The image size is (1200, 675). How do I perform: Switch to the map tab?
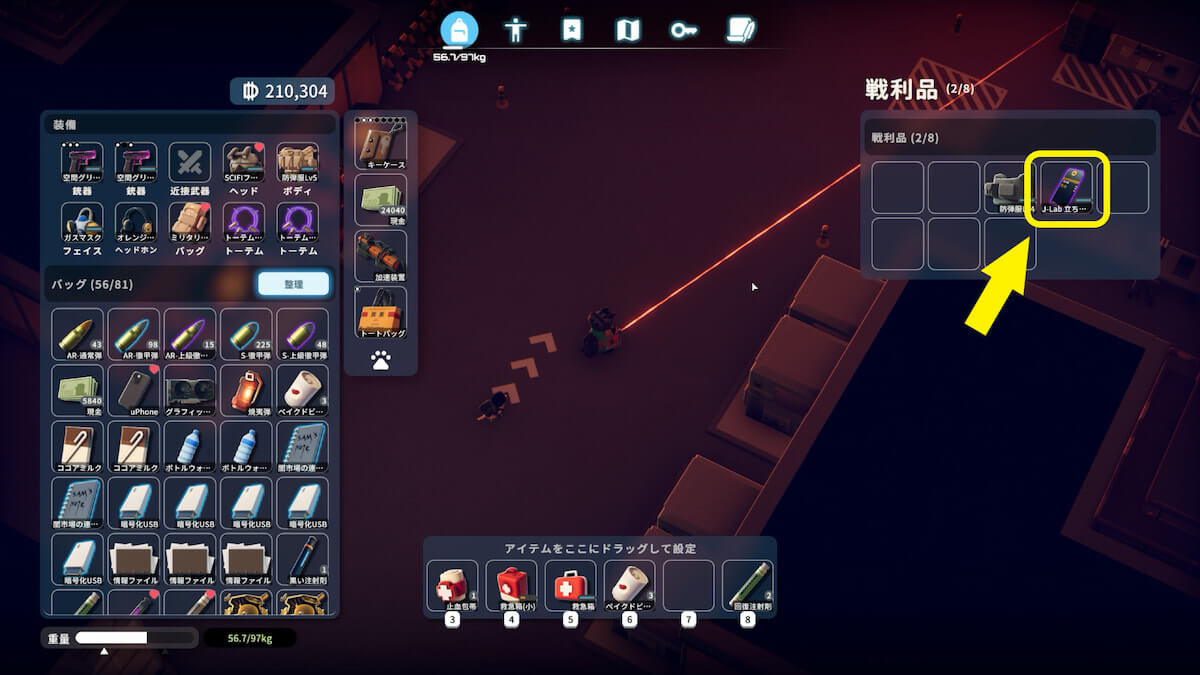point(627,29)
